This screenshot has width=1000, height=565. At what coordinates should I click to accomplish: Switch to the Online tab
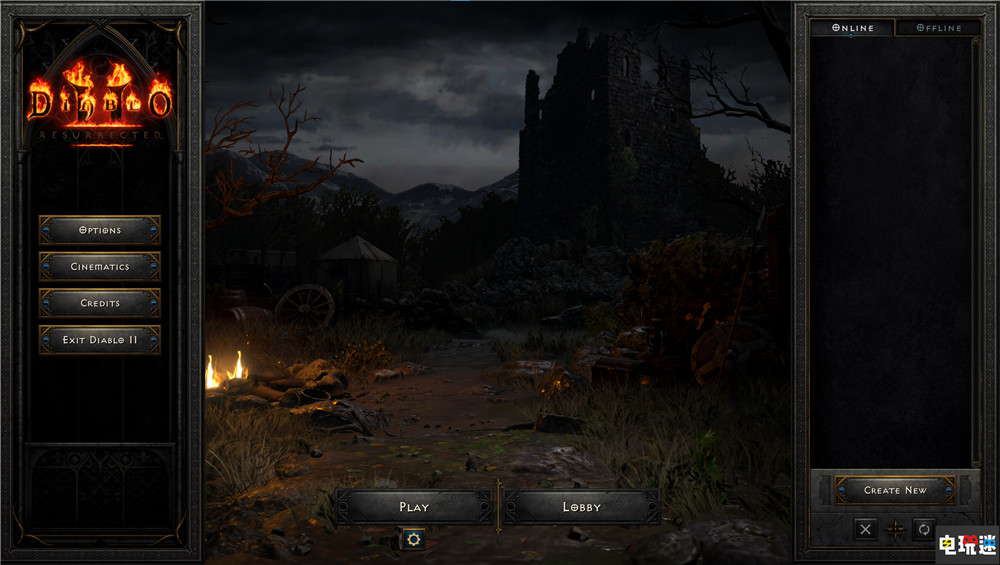[852, 28]
